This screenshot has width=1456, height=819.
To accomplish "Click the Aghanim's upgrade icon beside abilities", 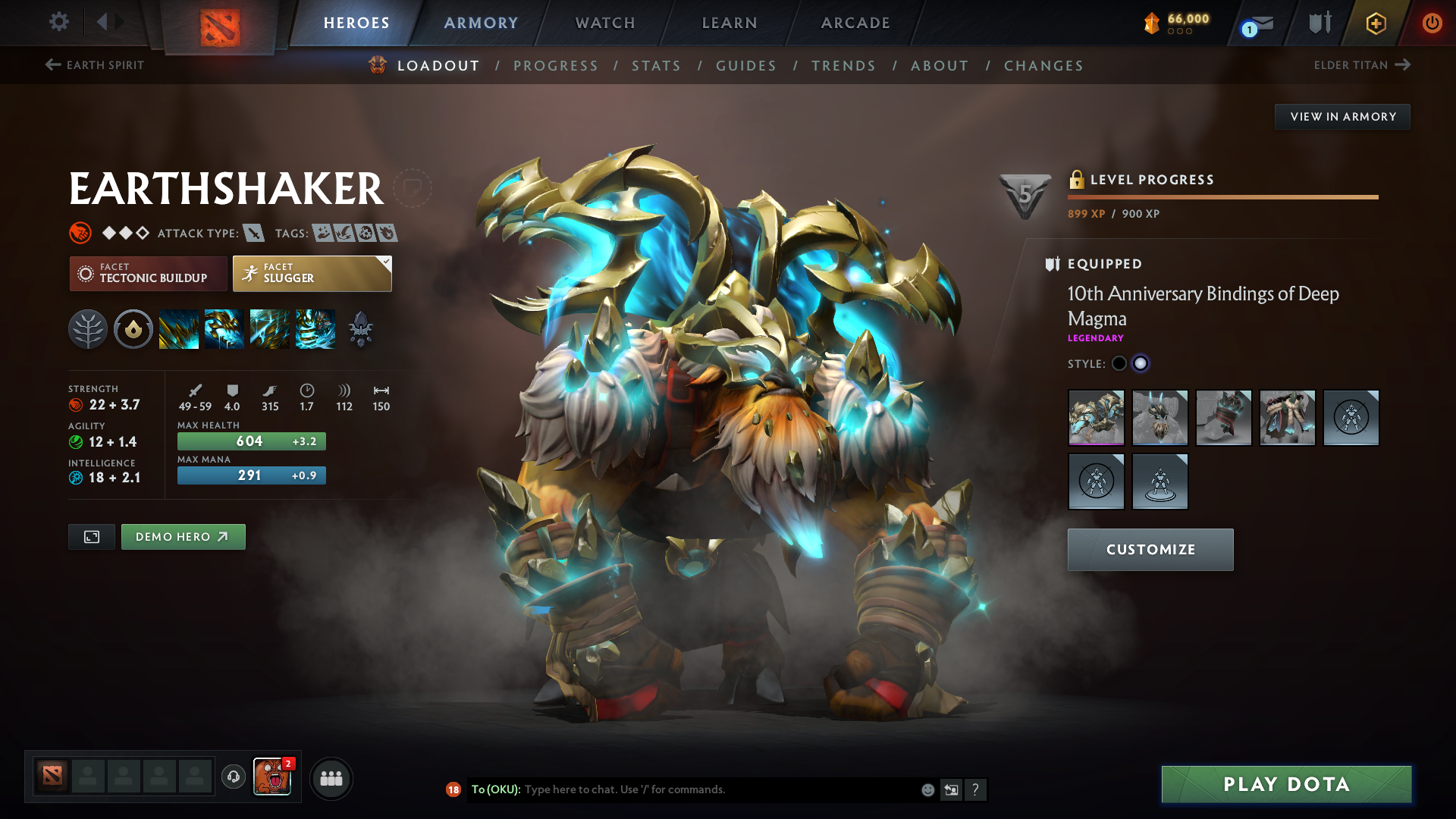I will 360,328.
